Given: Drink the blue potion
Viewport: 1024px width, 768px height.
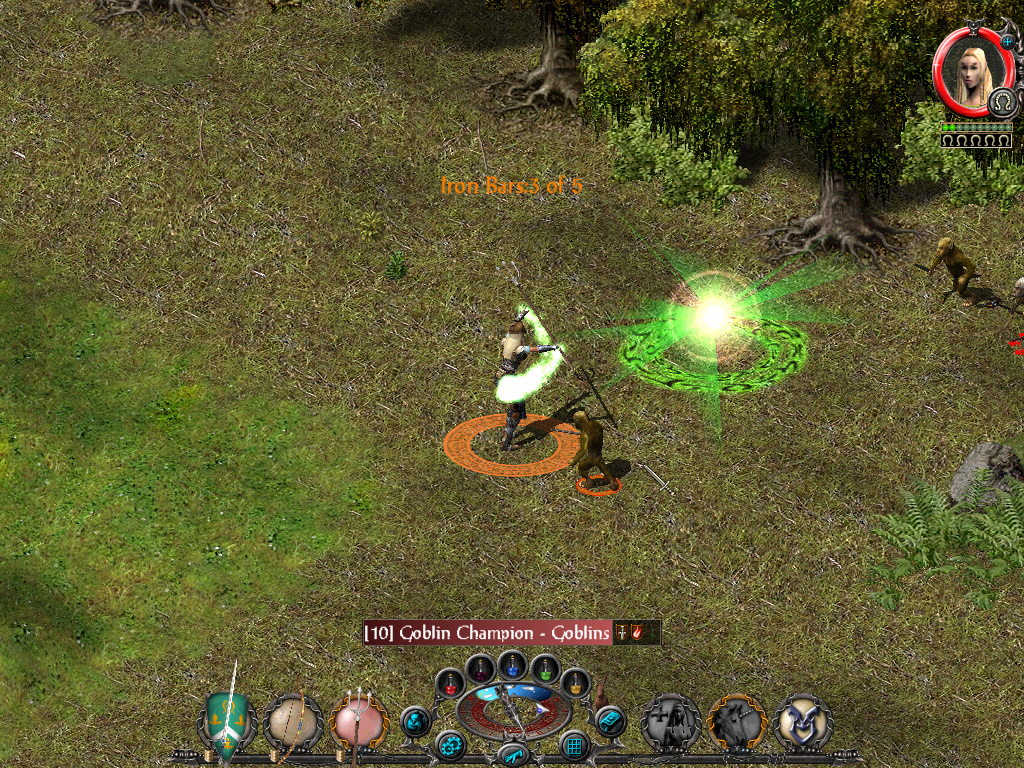Looking at the screenshot, I should click(x=513, y=664).
